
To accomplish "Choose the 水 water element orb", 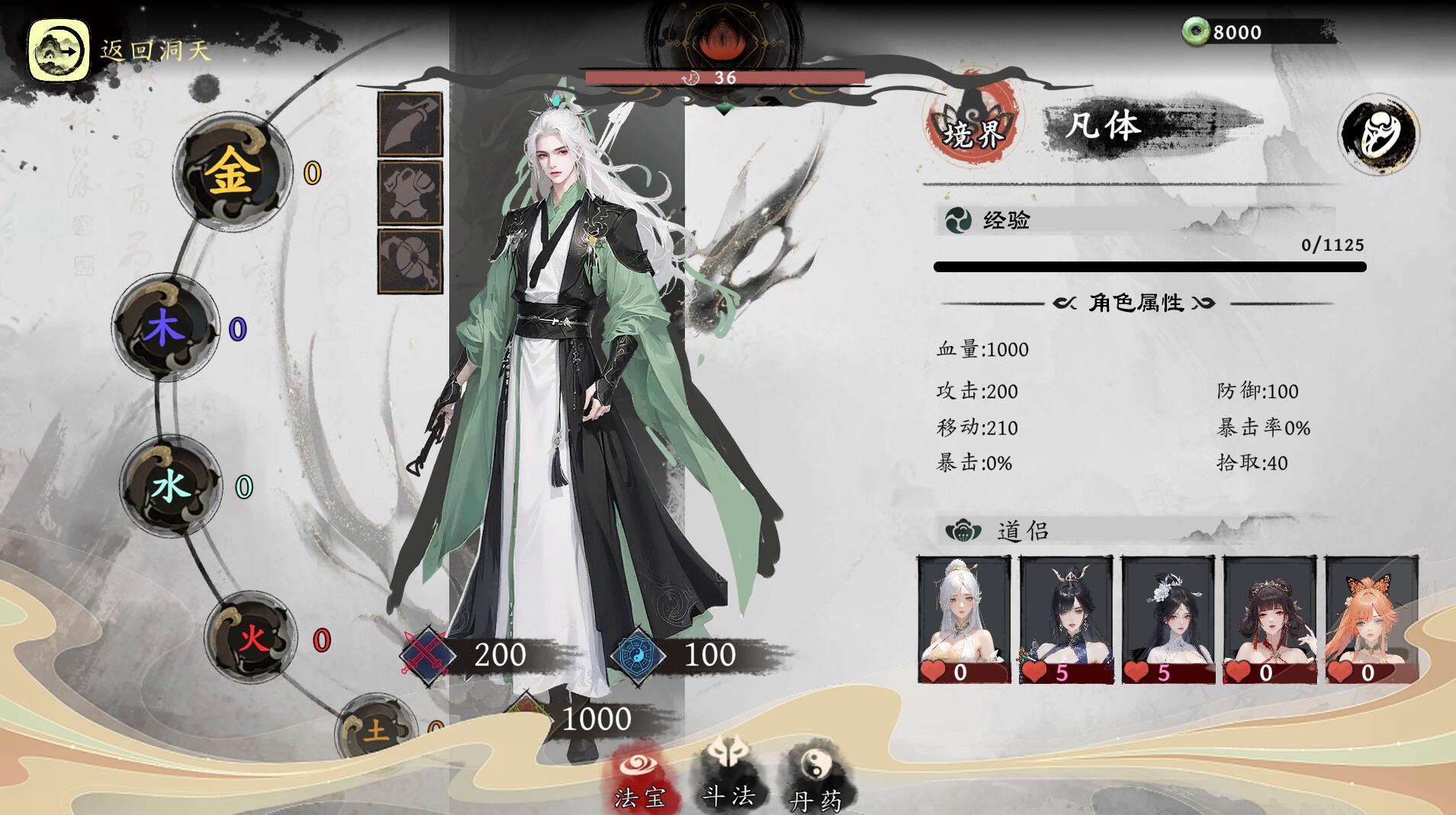I will coord(171,486).
